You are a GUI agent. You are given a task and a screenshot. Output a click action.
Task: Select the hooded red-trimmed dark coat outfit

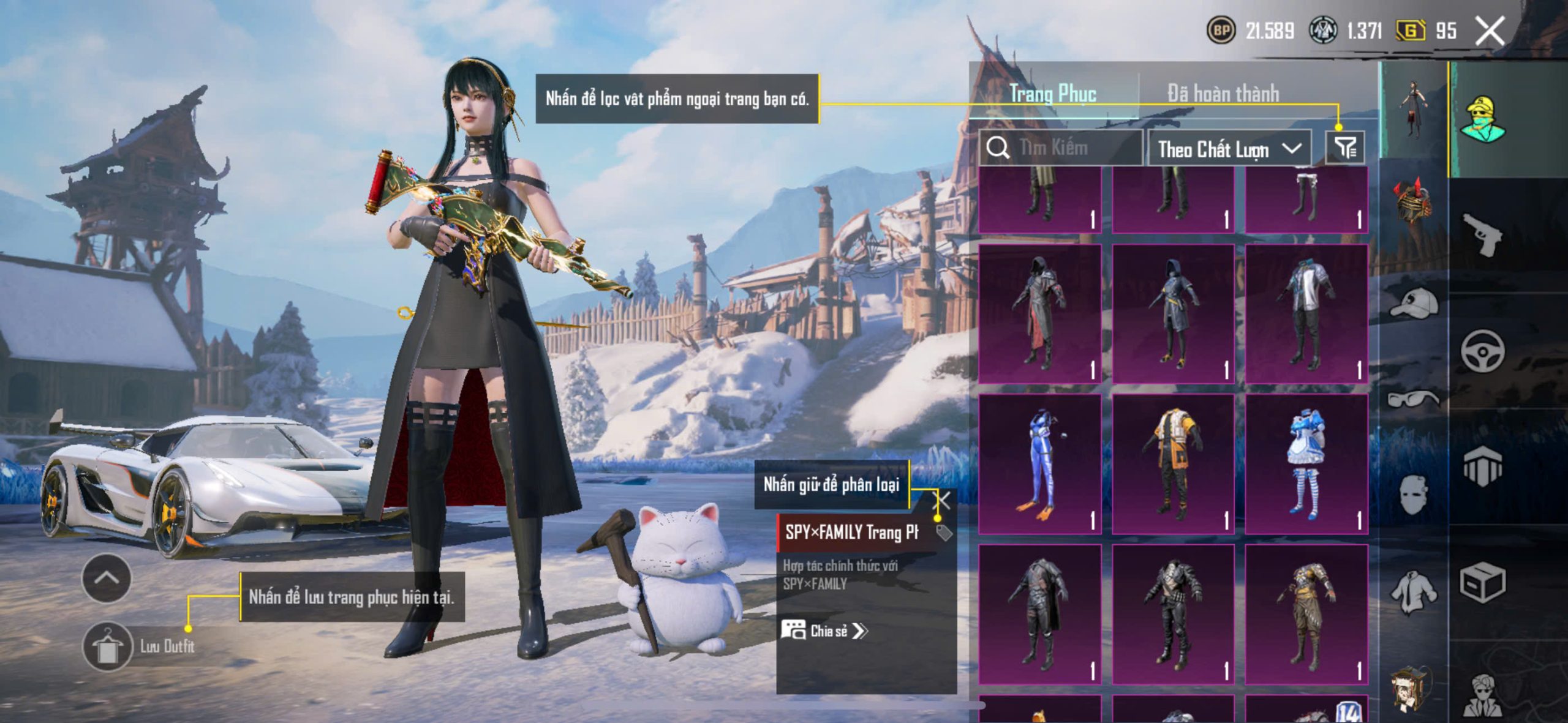1040,314
